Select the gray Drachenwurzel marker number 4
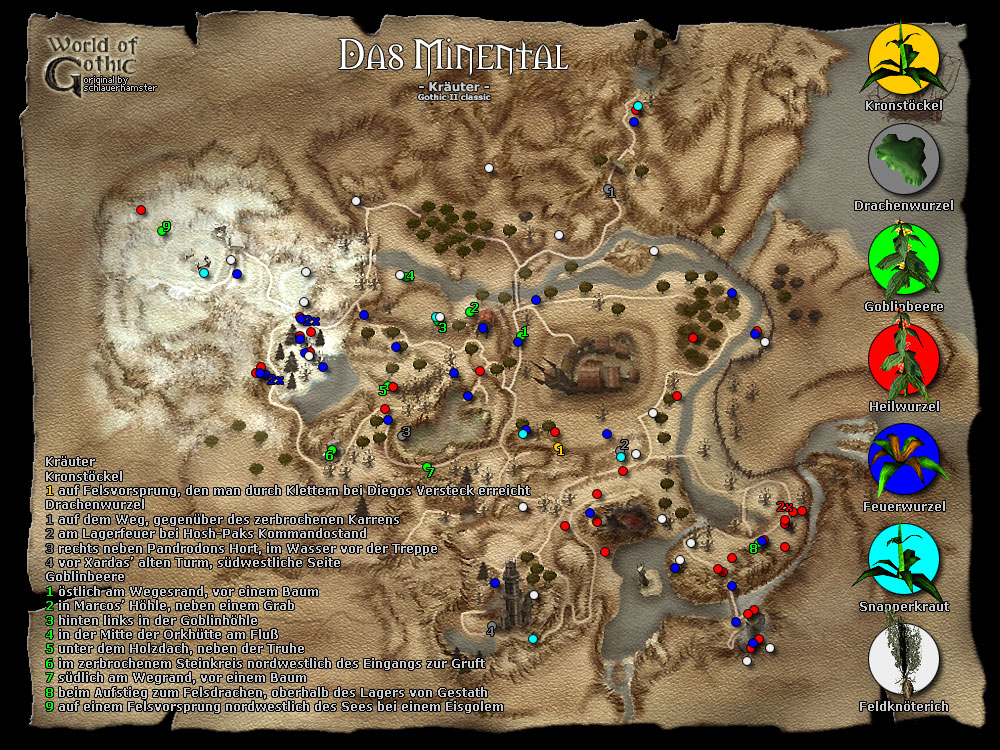 [x=490, y=629]
